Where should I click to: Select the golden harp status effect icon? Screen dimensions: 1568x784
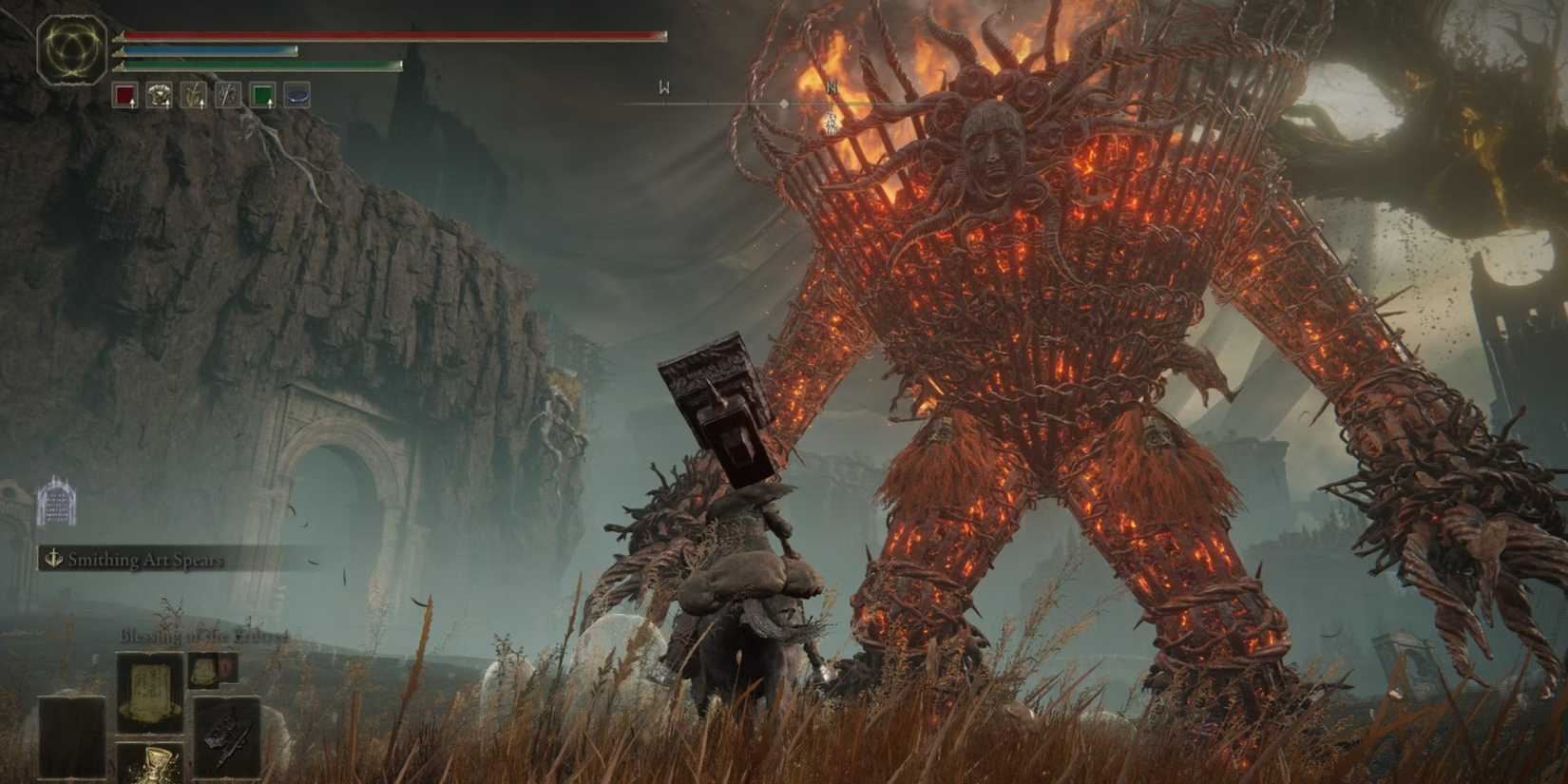(x=193, y=92)
